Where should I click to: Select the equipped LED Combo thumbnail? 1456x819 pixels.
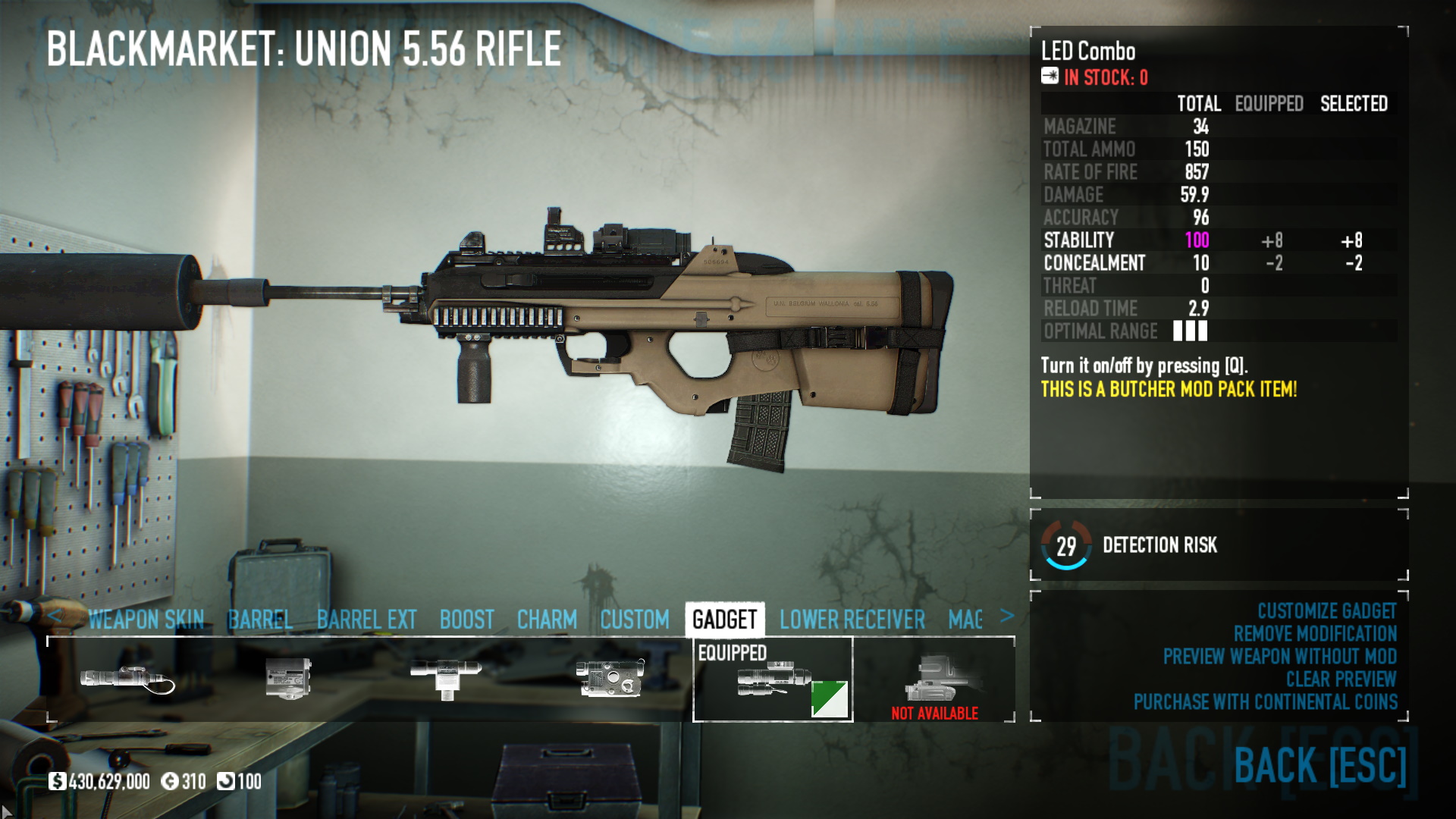tap(773, 679)
